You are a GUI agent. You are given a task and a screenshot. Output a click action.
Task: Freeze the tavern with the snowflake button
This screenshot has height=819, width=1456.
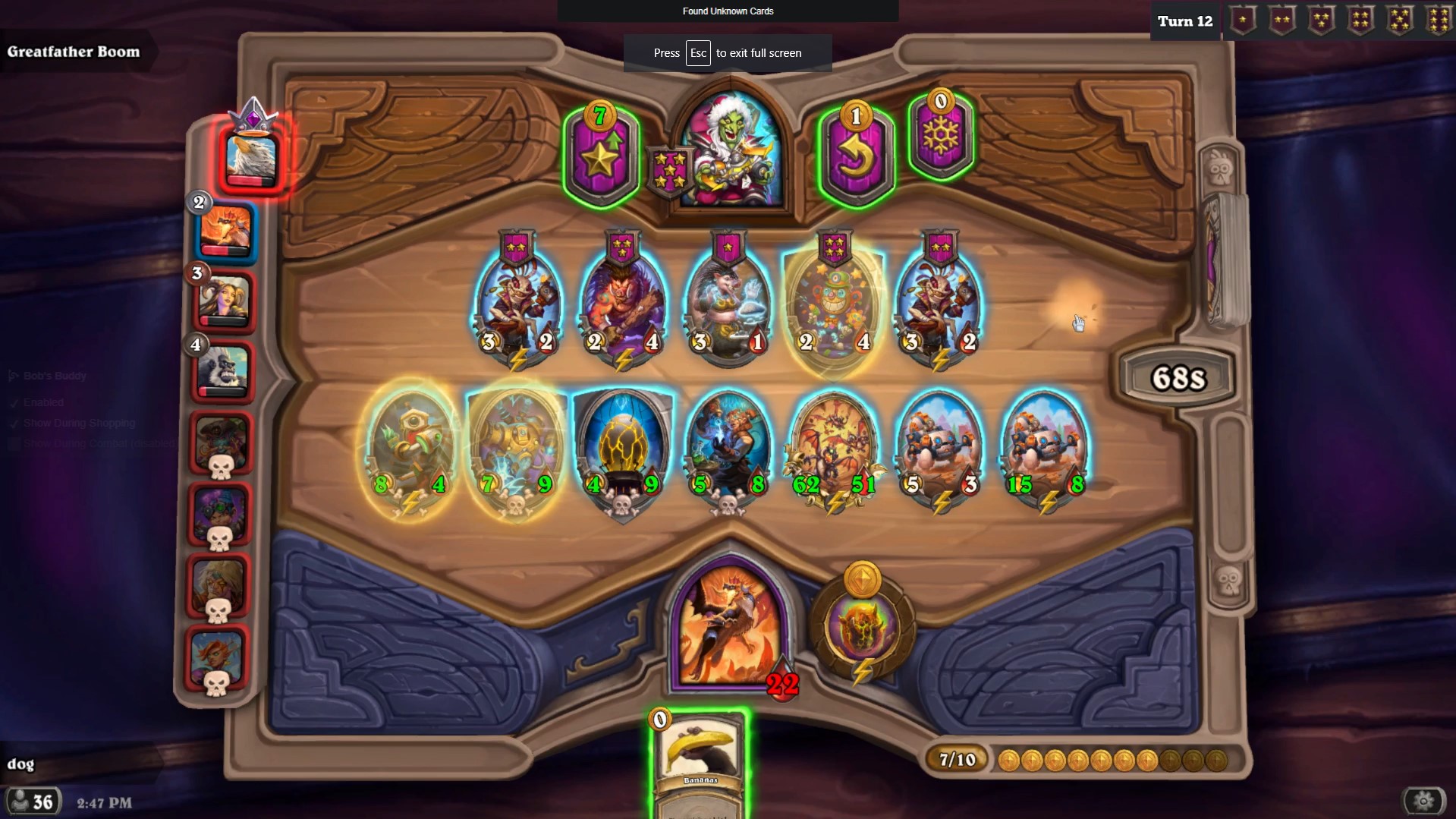pos(940,137)
